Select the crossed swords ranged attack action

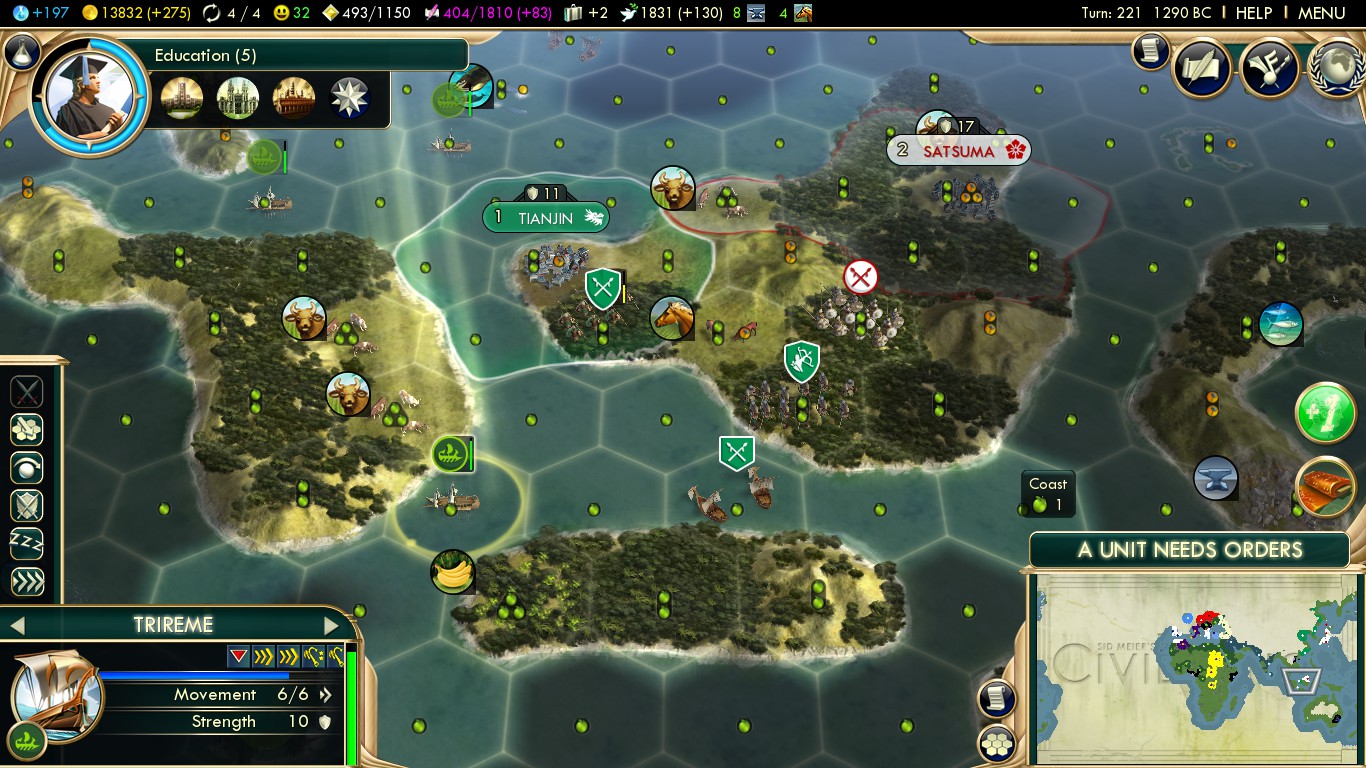pyautogui.click(x=27, y=391)
